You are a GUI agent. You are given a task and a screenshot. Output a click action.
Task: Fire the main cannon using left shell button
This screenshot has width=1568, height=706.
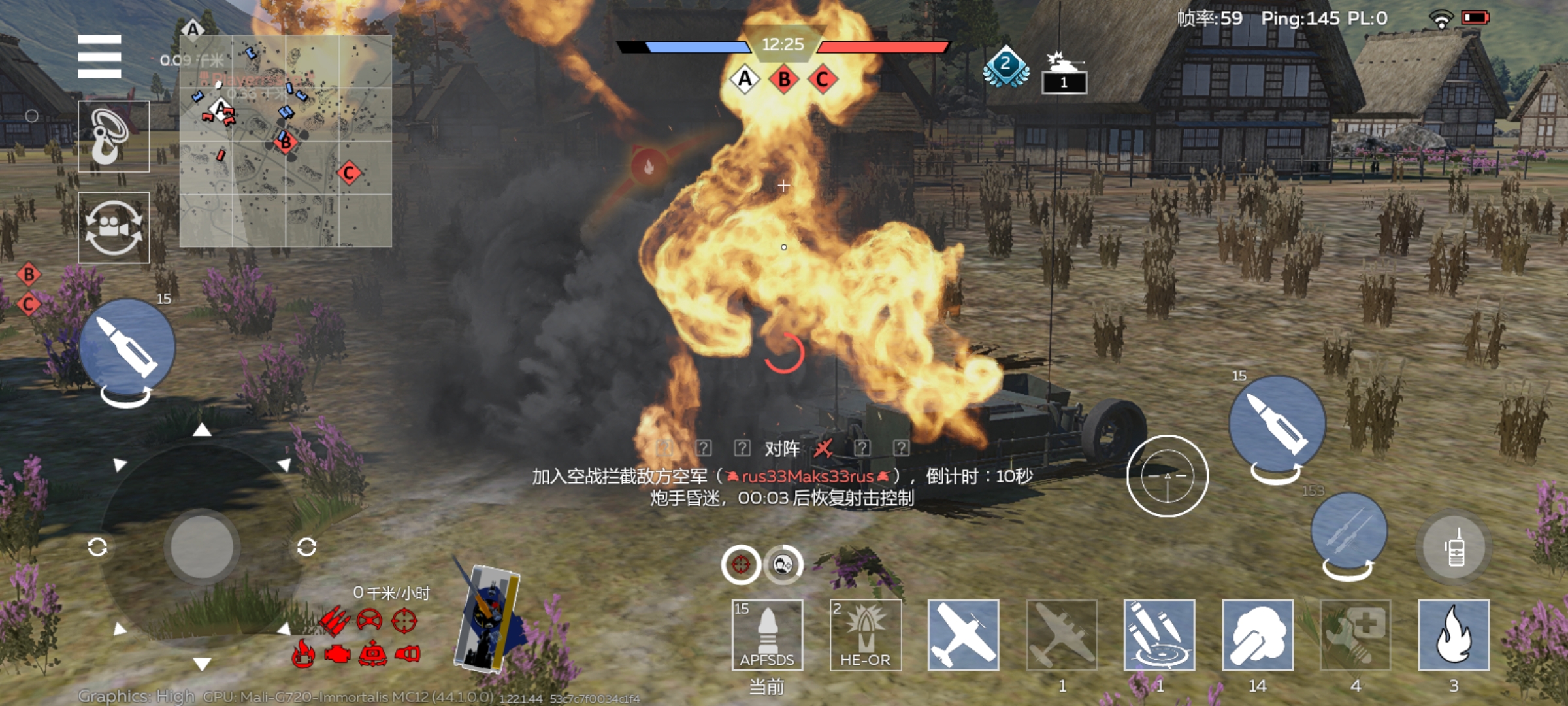coord(127,347)
